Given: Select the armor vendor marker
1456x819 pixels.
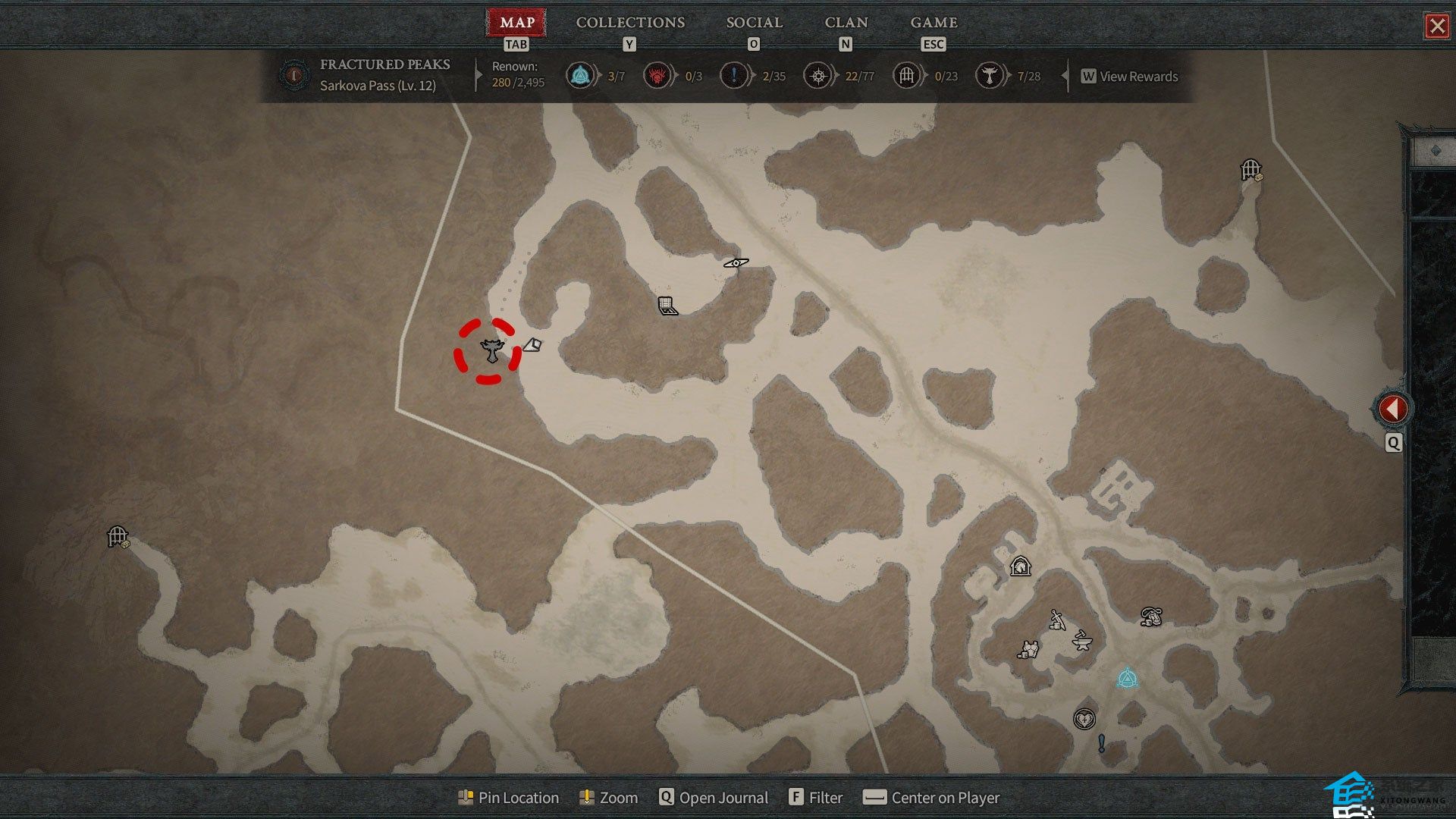Looking at the screenshot, I should (1028, 650).
